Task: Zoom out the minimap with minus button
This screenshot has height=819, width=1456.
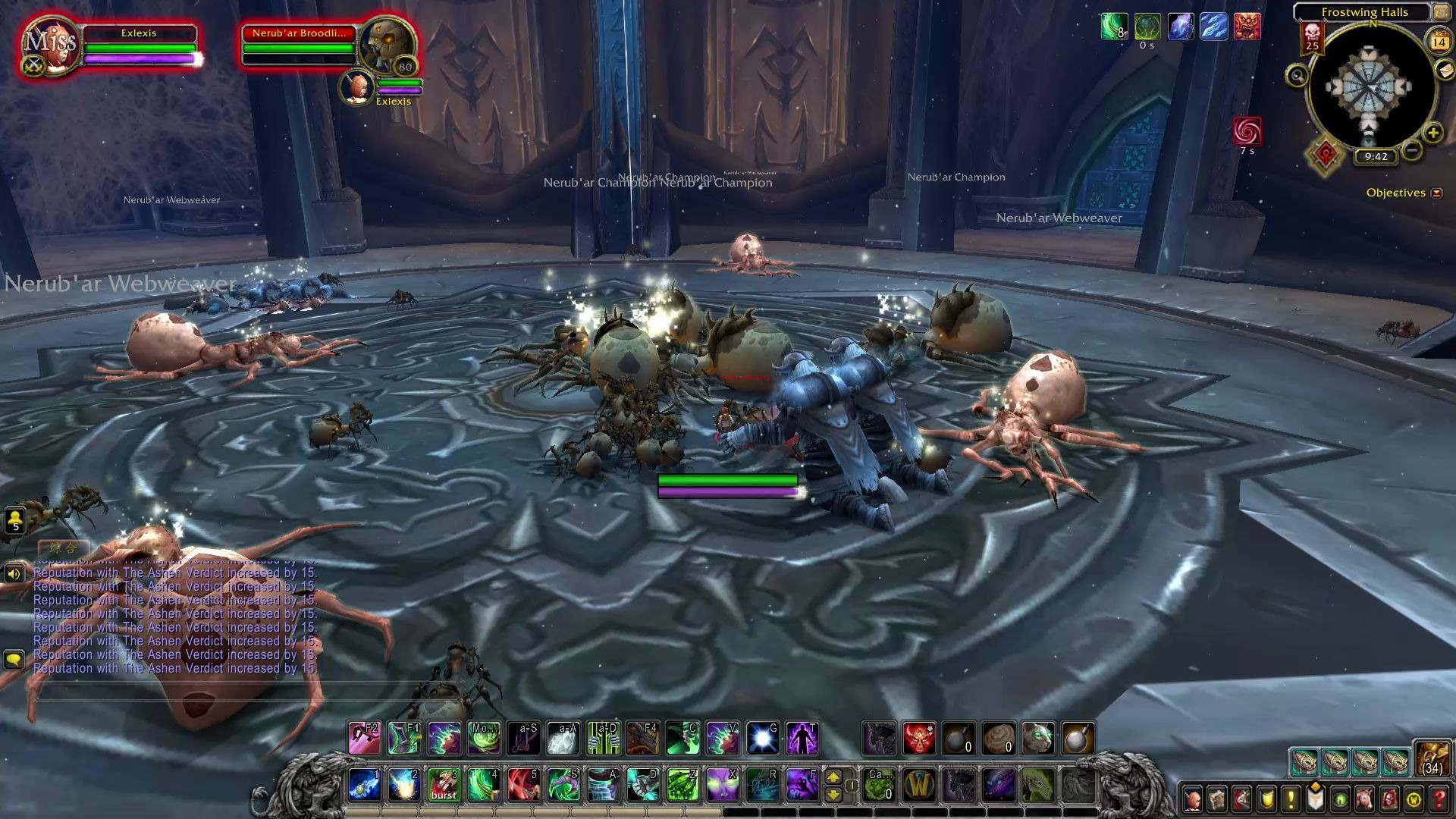Action: pyautogui.click(x=1411, y=150)
